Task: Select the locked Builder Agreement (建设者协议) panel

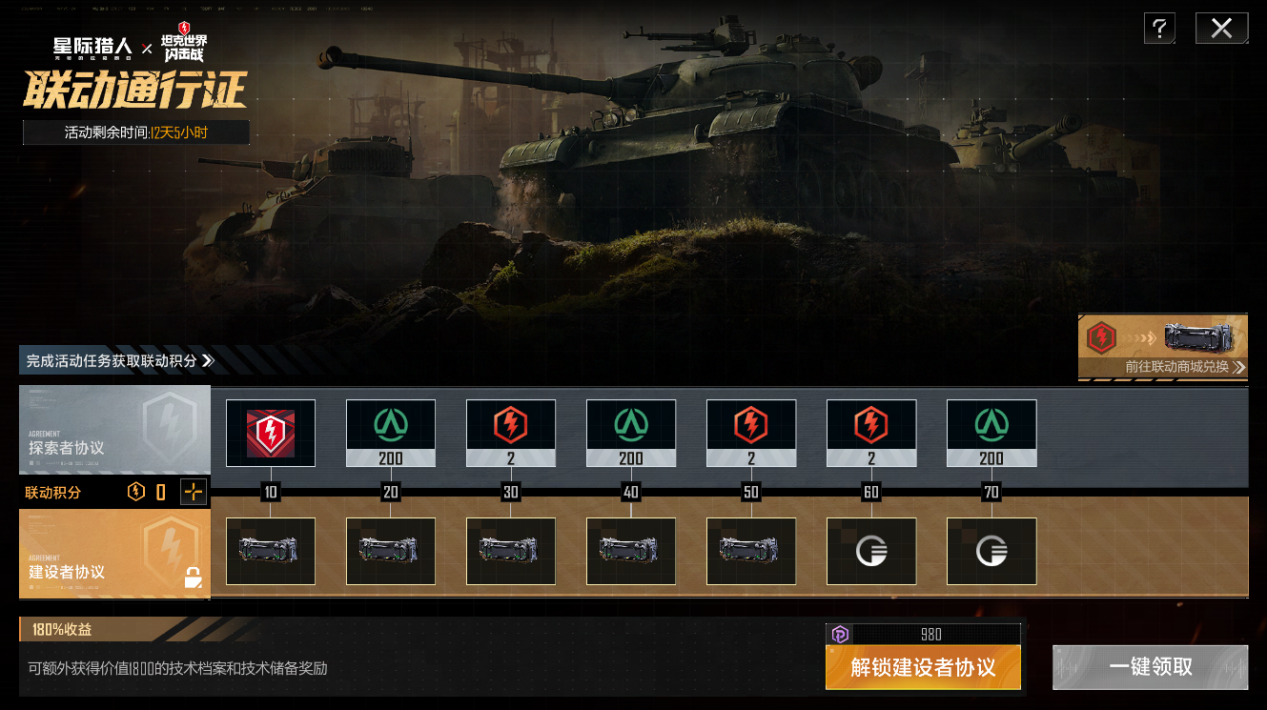Action: coord(114,553)
